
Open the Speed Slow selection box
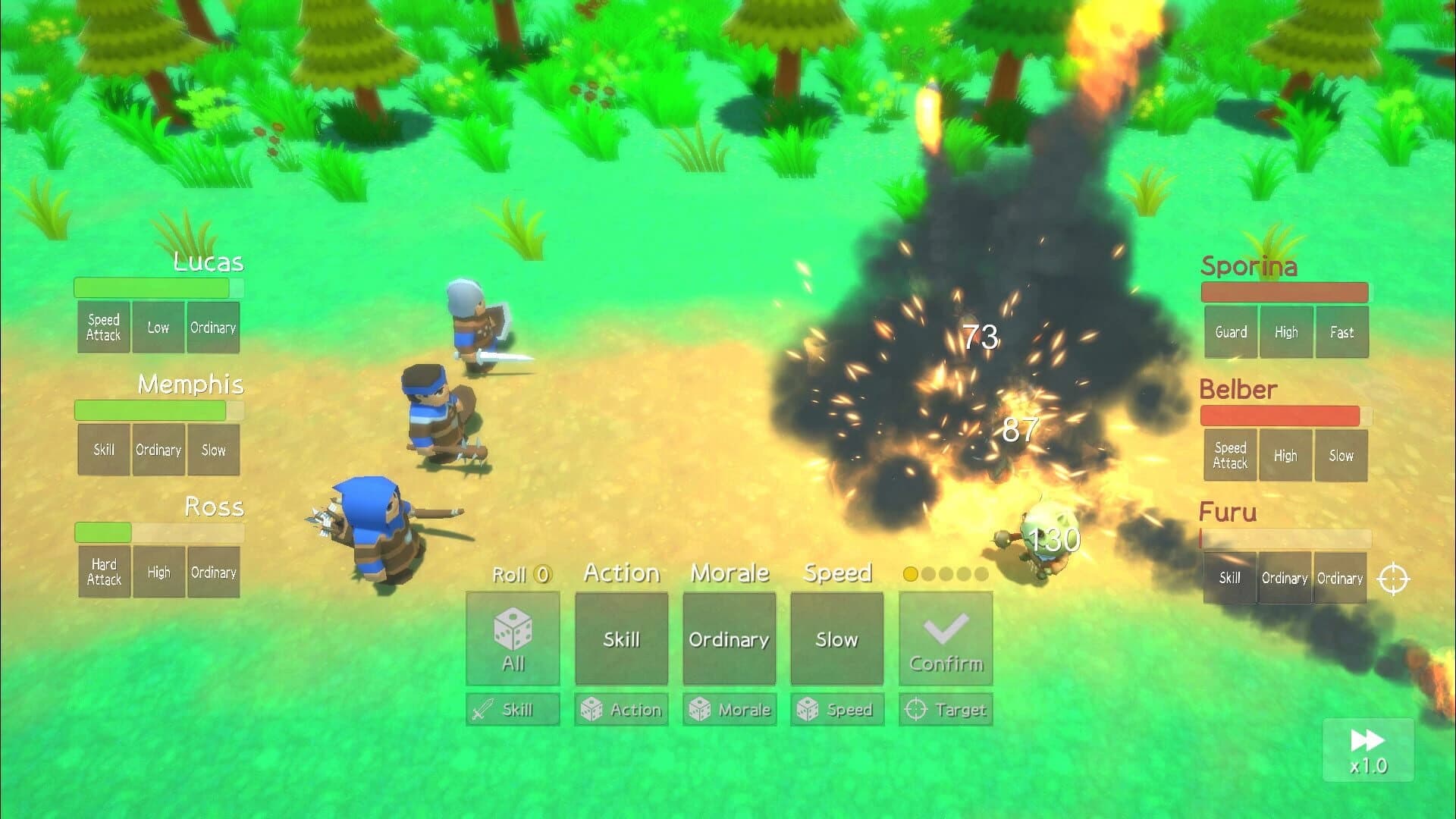coord(836,639)
